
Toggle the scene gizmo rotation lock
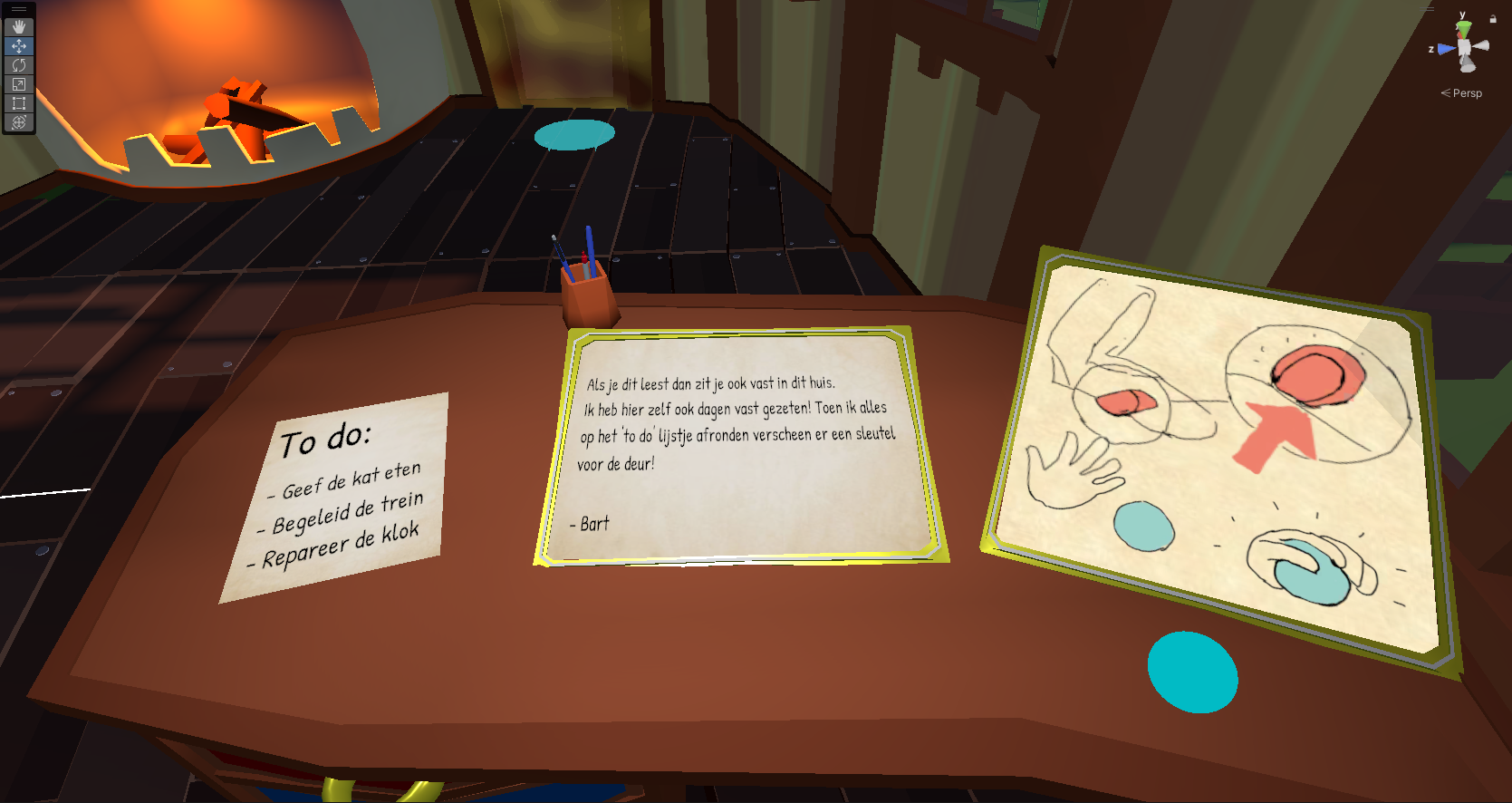click(1493, 19)
